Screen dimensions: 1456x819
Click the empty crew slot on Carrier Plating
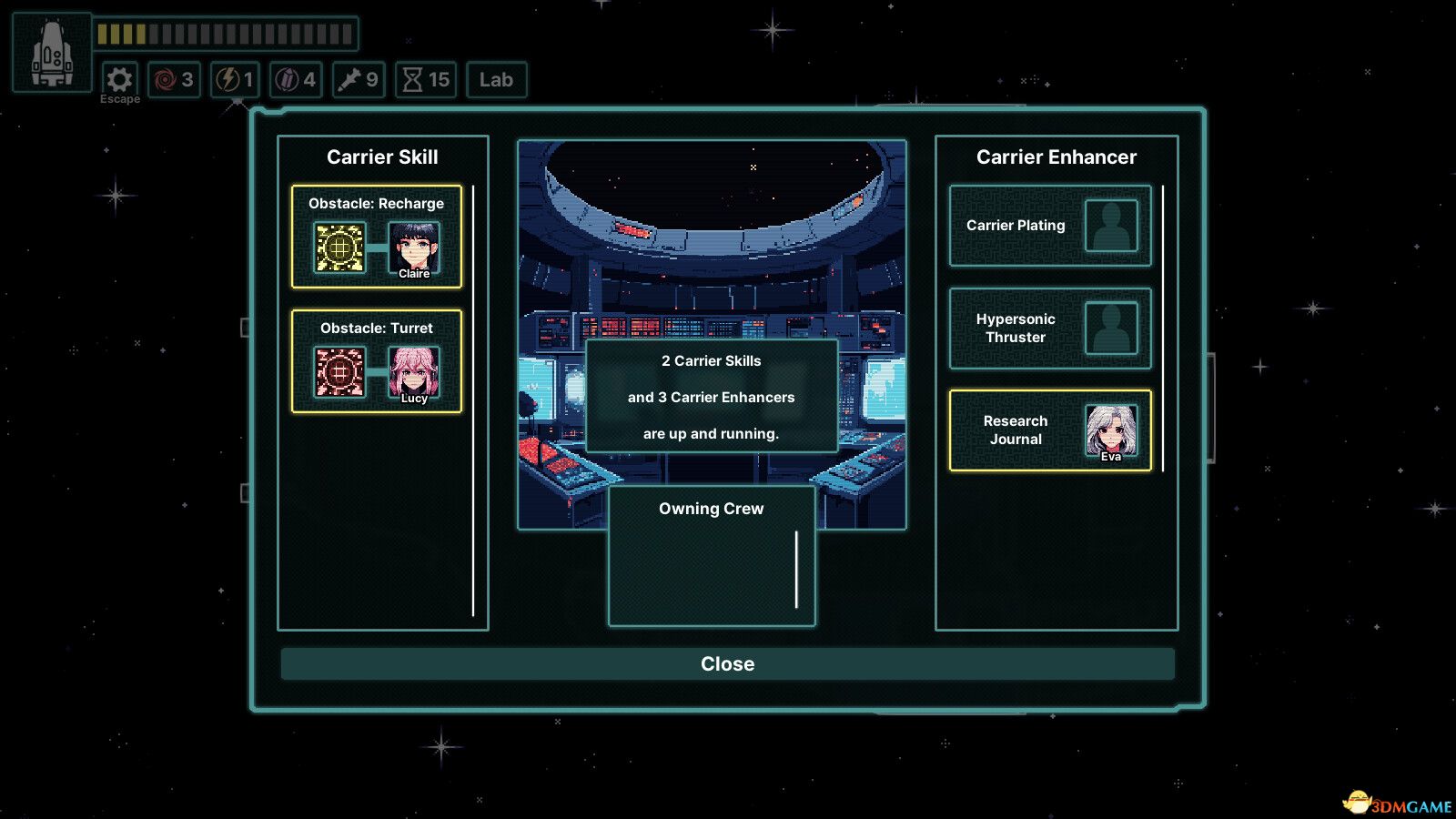[x=1111, y=226]
